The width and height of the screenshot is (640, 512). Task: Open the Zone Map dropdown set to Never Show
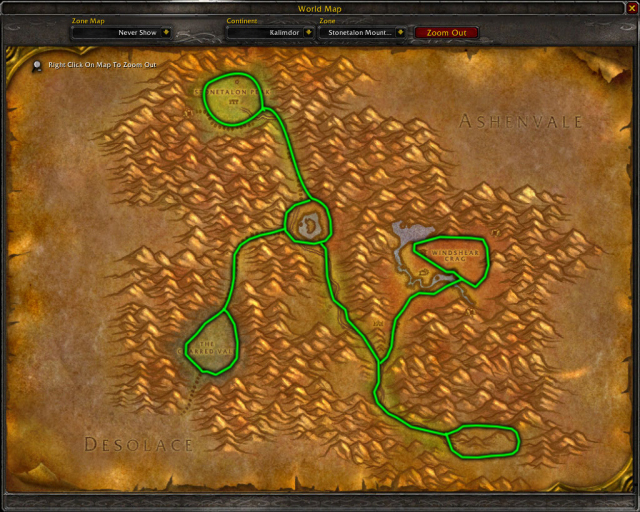[166, 32]
